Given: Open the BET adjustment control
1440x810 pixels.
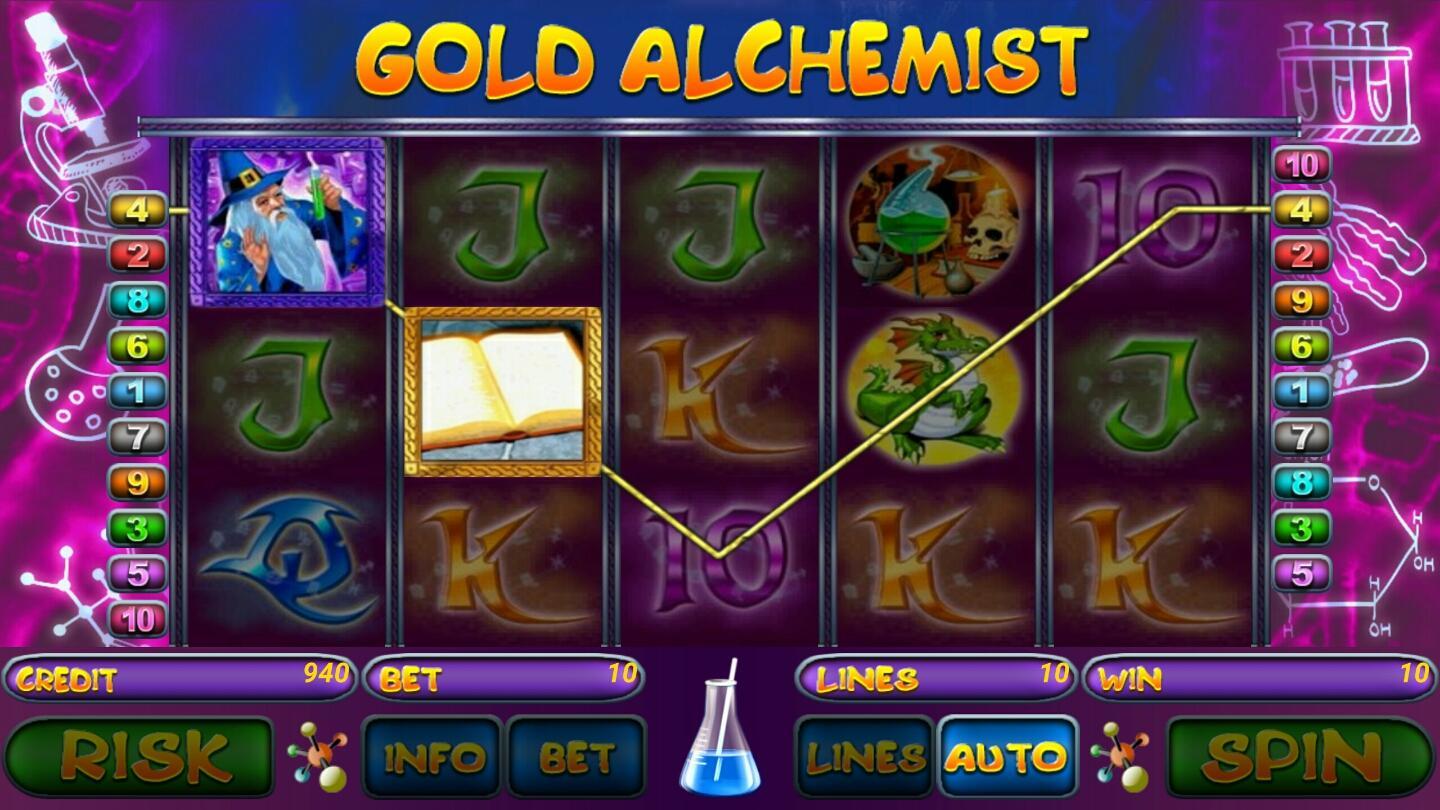Looking at the screenshot, I should pyautogui.click(x=578, y=757).
